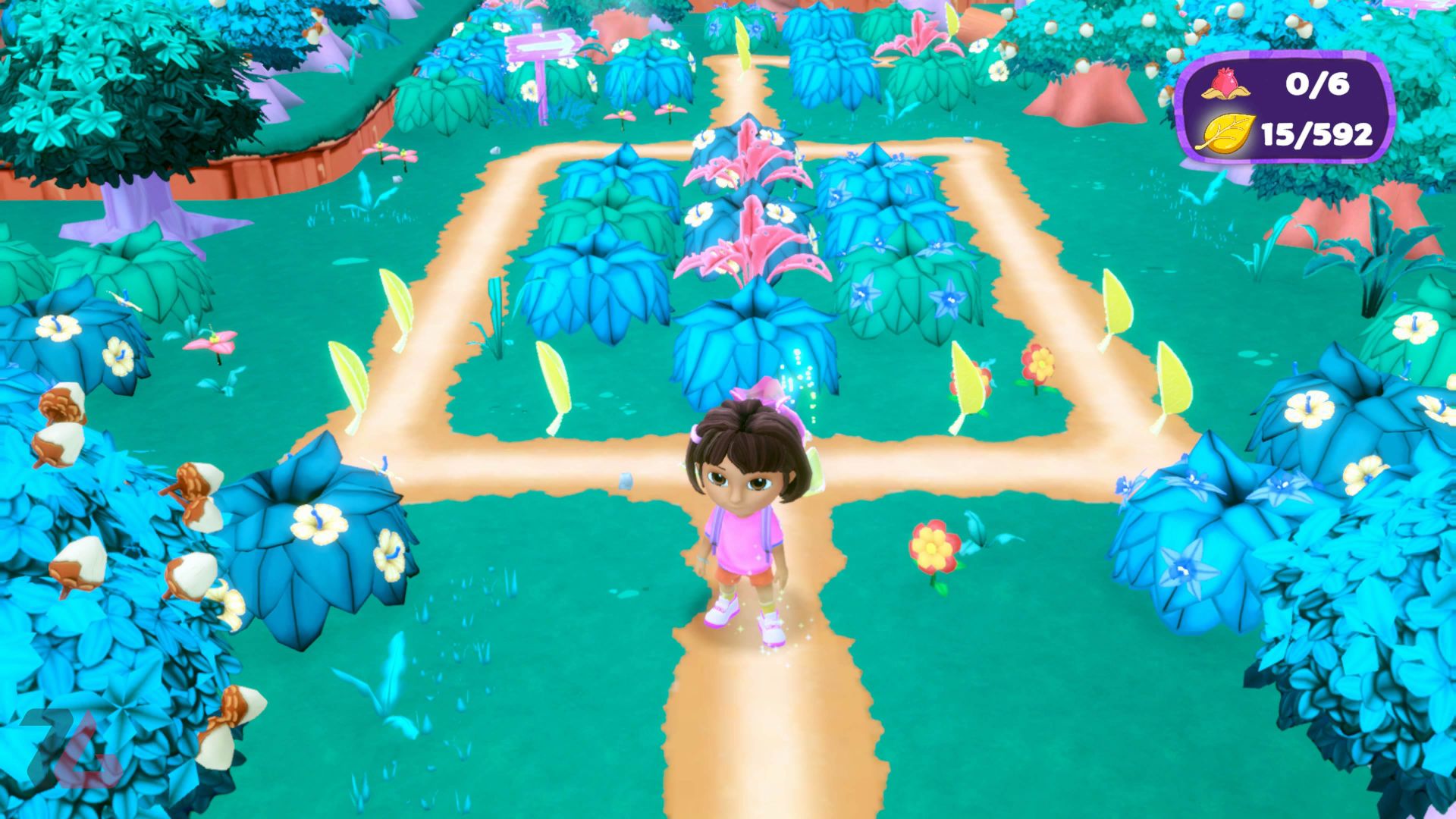Click Dora's purple backpack
1456x819 pixels.
713,523
